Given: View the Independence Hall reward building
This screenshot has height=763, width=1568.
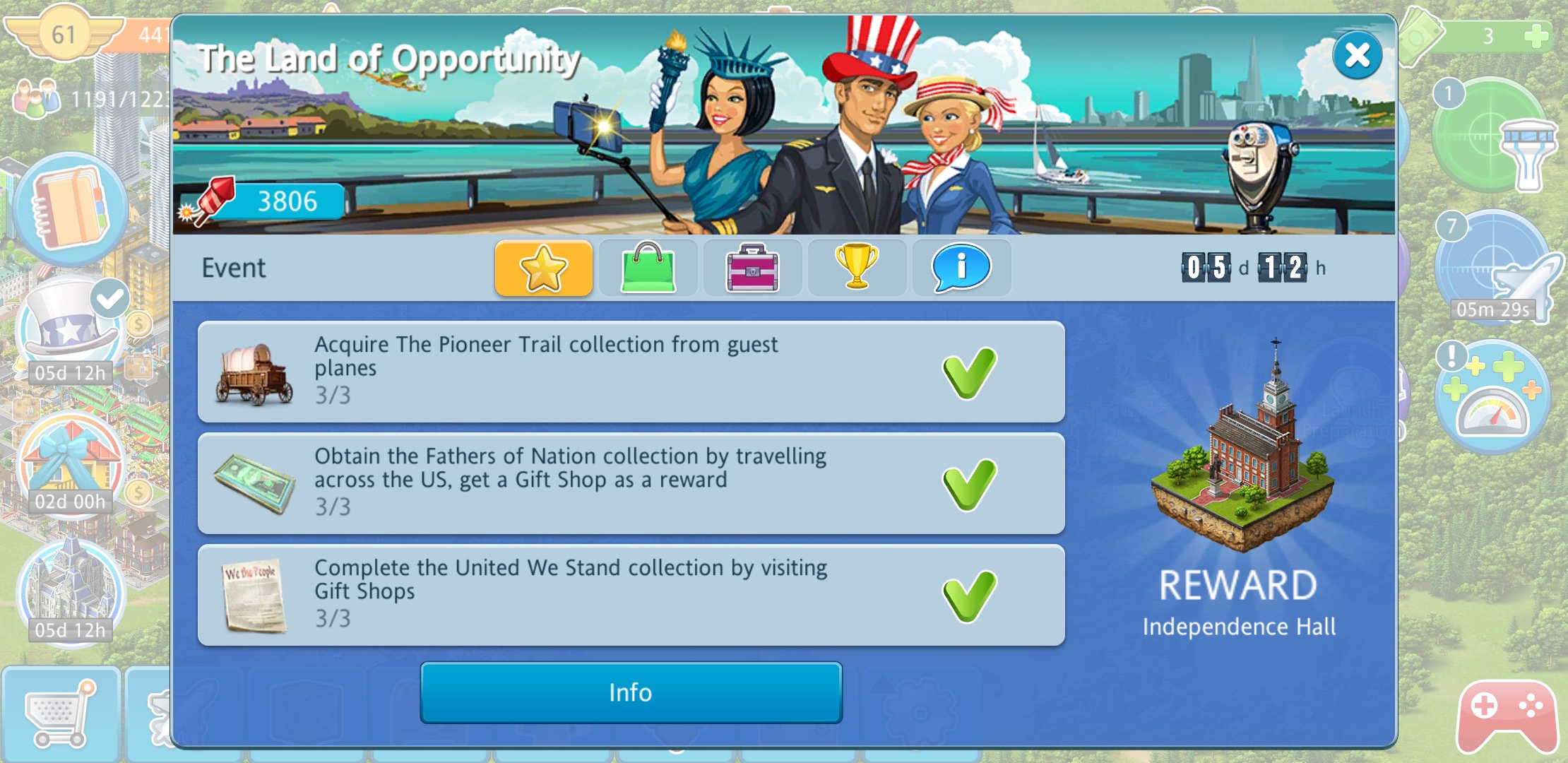Looking at the screenshot, I should [x=1242, y=452].
